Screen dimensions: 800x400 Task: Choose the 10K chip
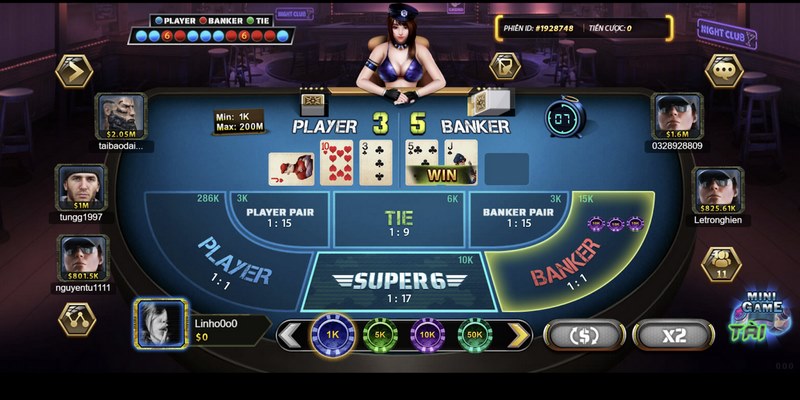(428, 334)
